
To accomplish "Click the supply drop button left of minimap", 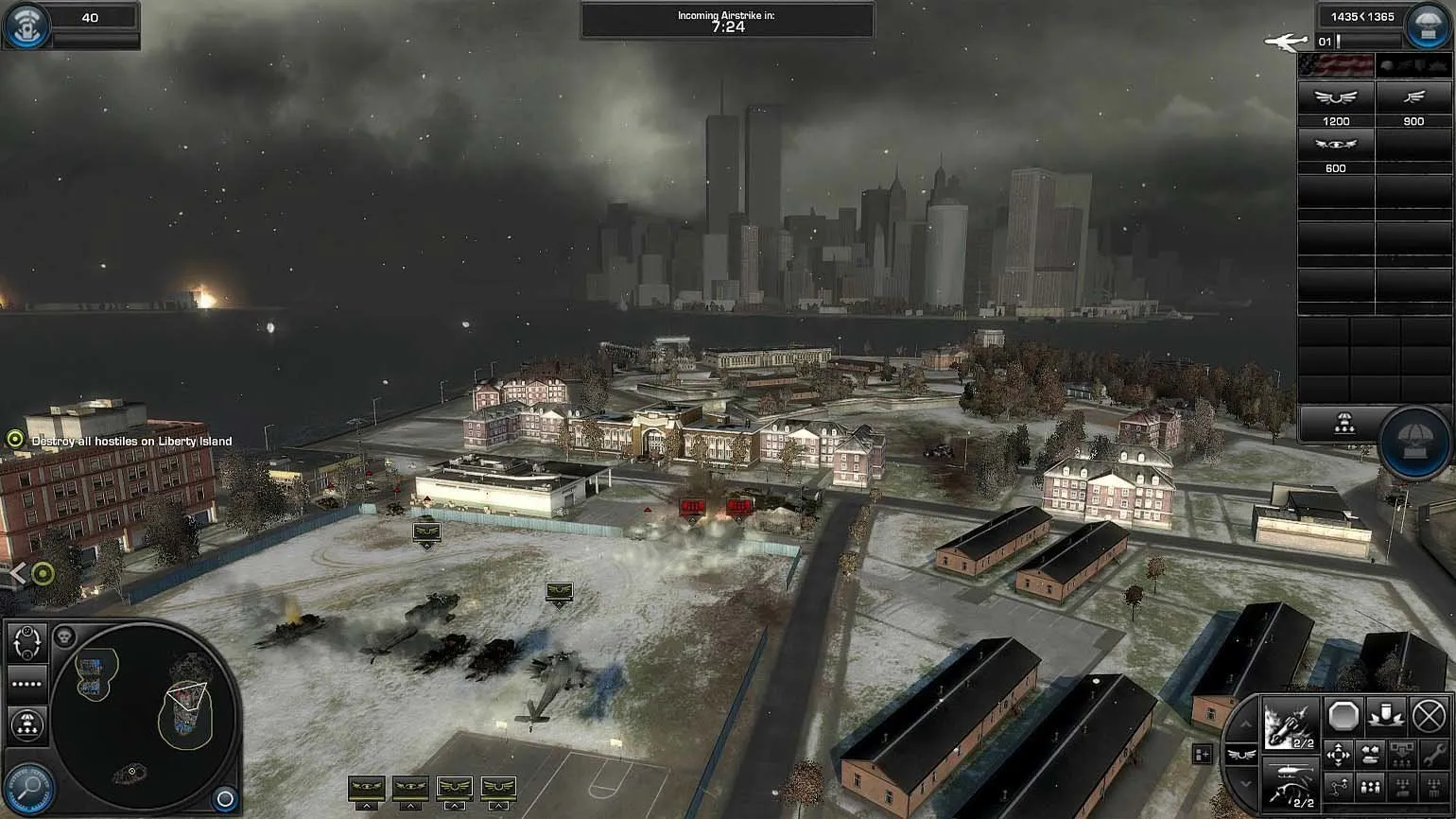I will coord(26,725).
